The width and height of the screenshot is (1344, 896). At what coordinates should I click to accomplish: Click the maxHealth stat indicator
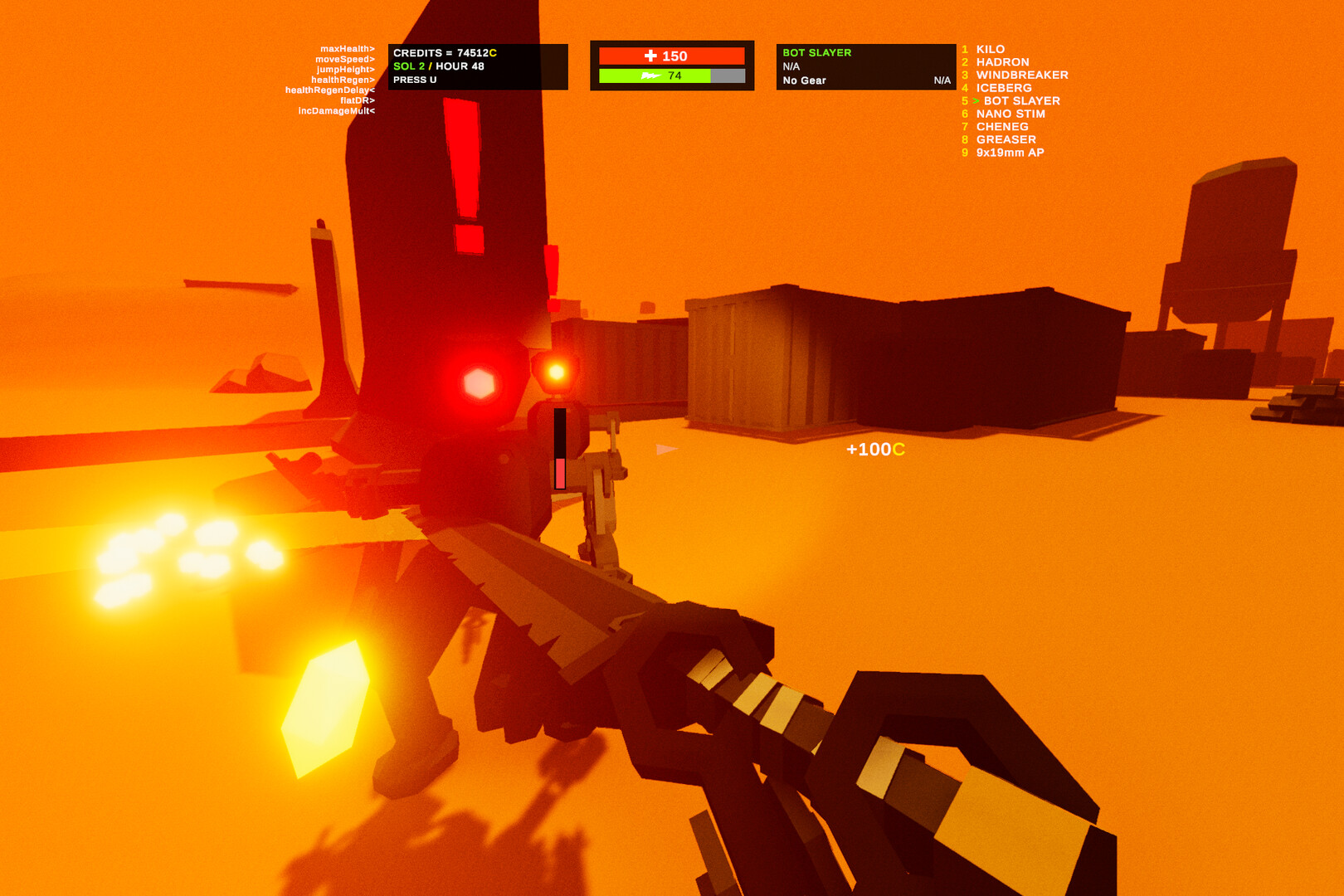pos(348,48)
